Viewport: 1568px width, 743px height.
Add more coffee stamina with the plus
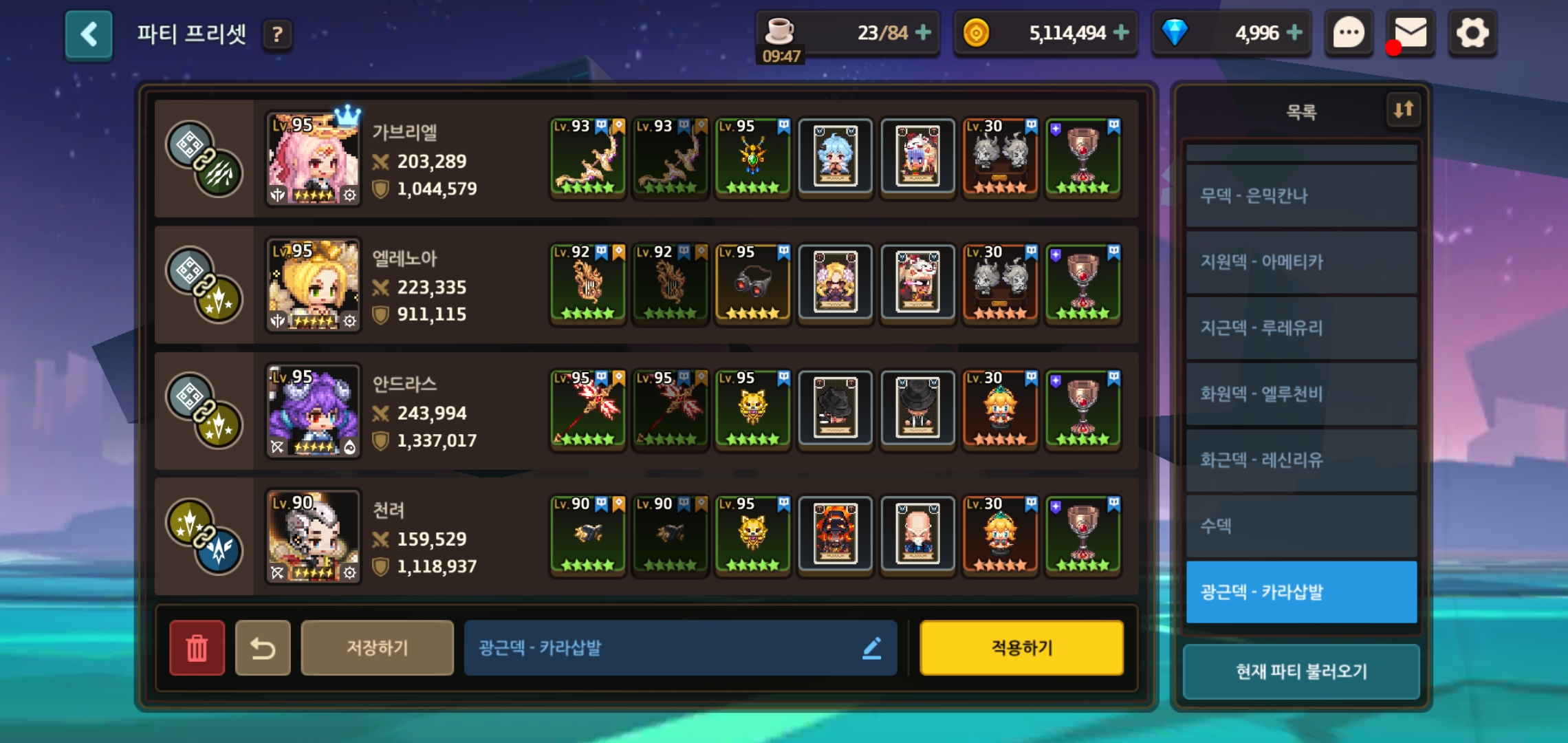coord(924,32)
